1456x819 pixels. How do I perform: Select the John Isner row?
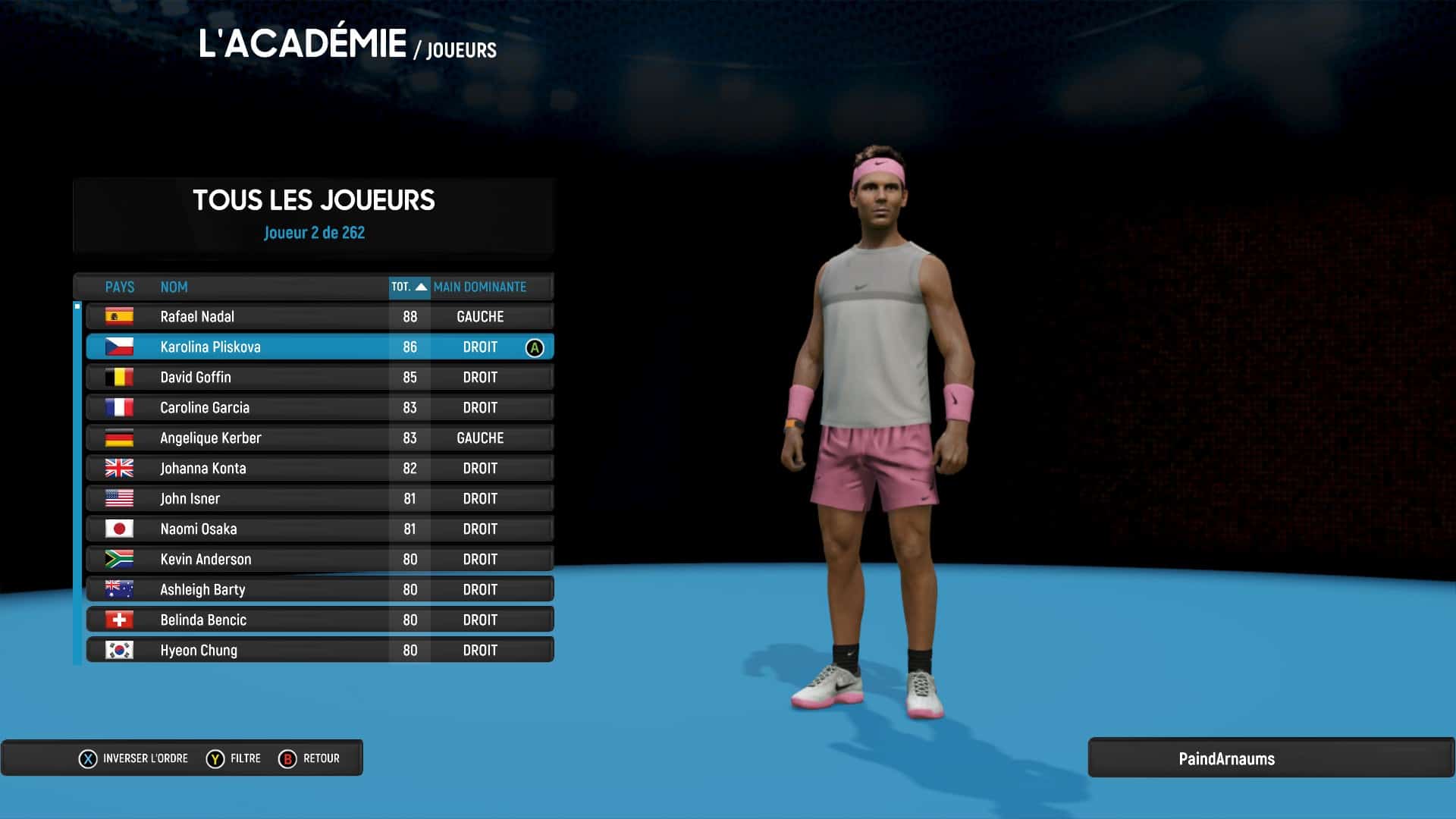pos(319,498)
